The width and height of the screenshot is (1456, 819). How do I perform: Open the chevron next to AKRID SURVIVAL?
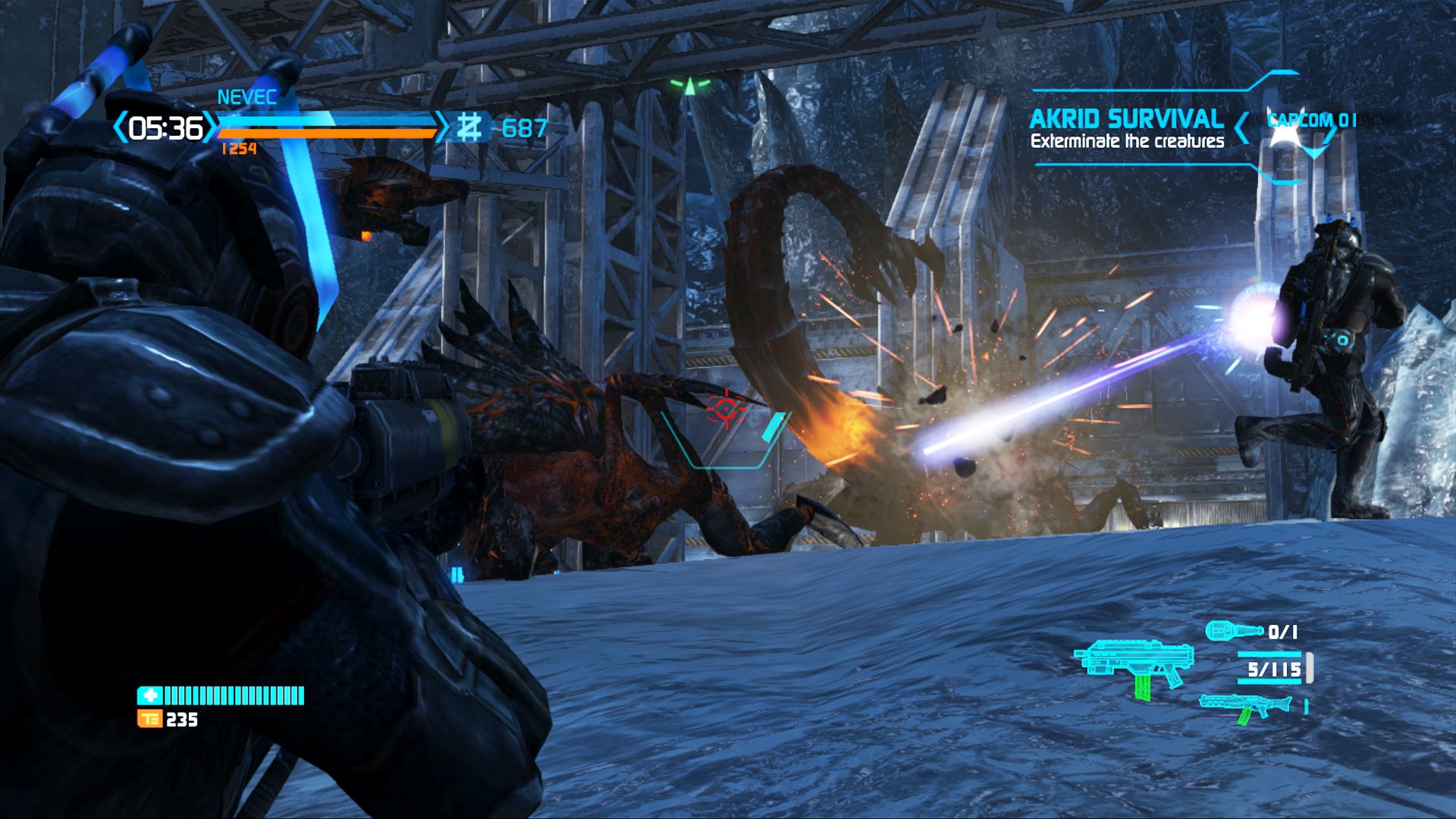[x=1241, y=127]
